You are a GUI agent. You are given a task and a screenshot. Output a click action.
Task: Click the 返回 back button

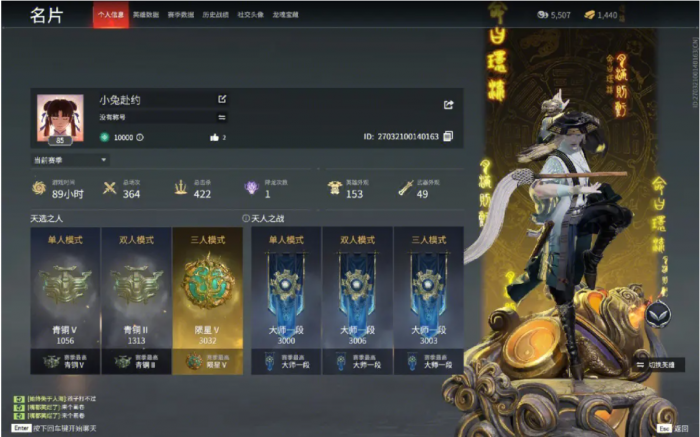675,427
